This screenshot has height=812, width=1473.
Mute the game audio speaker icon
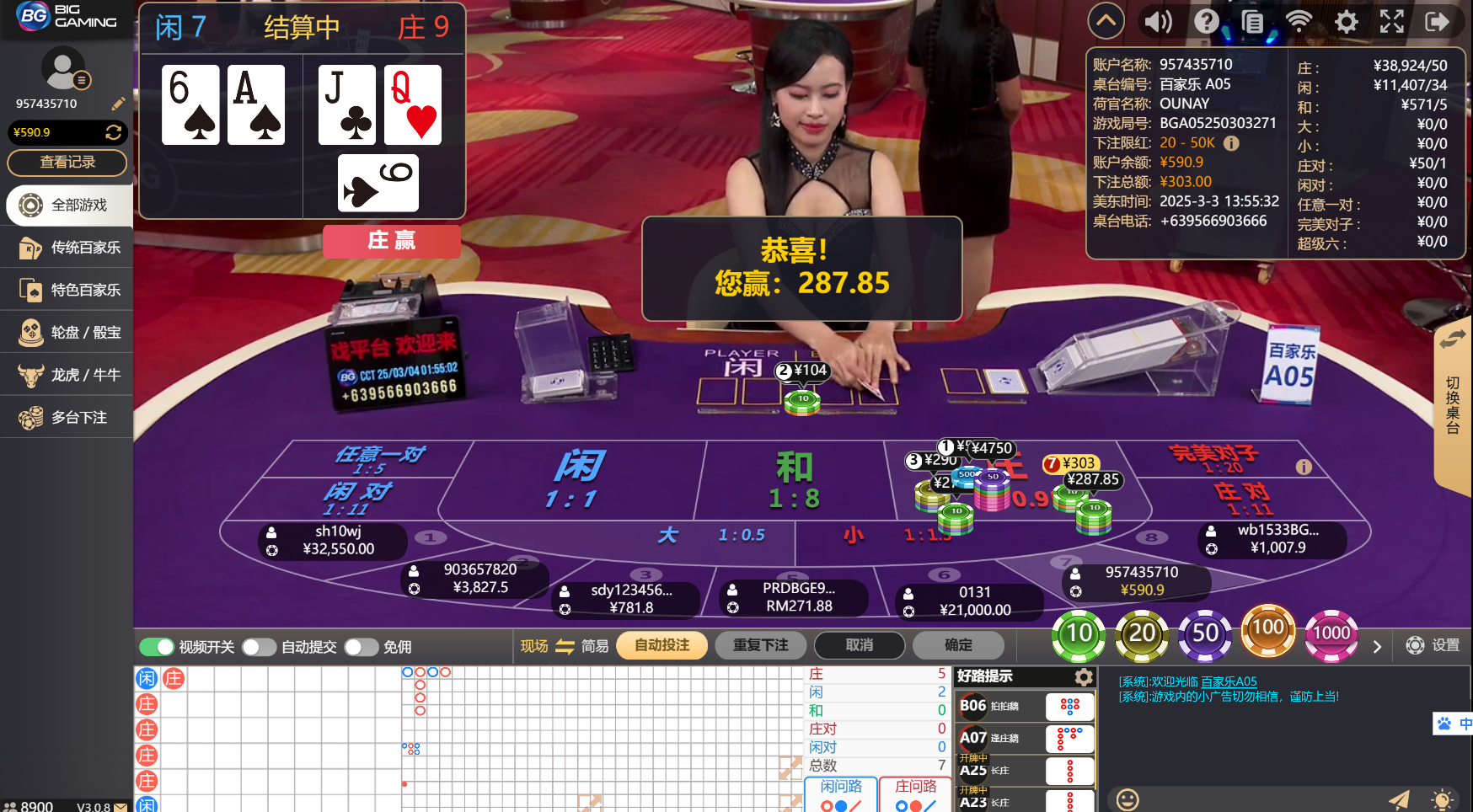pyautogui.click(x=1157, y=21)
